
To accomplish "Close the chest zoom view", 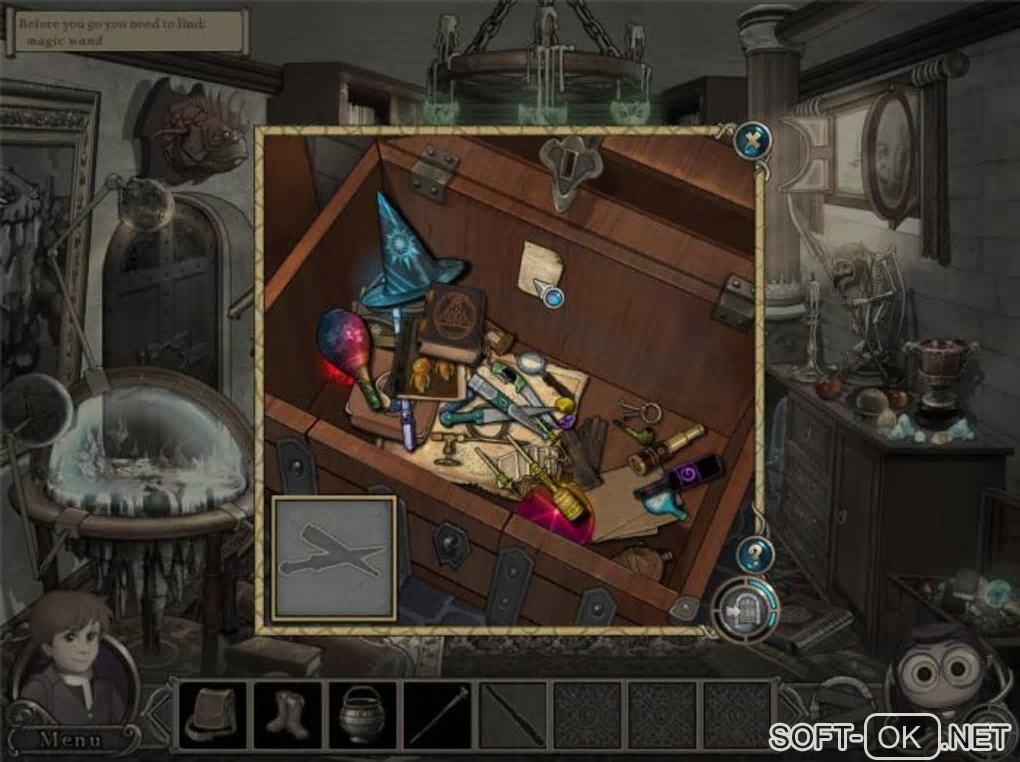I will [751, 141].
